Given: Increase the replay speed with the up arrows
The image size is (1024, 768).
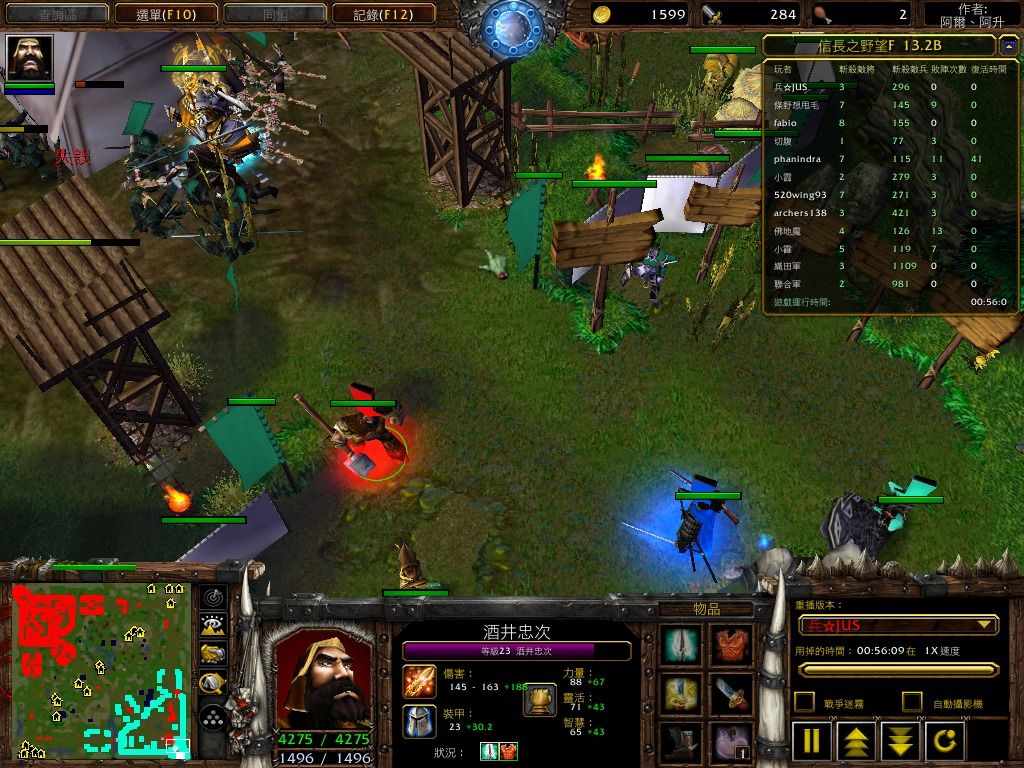Looking at the screenshot, I should coord(858,741).
